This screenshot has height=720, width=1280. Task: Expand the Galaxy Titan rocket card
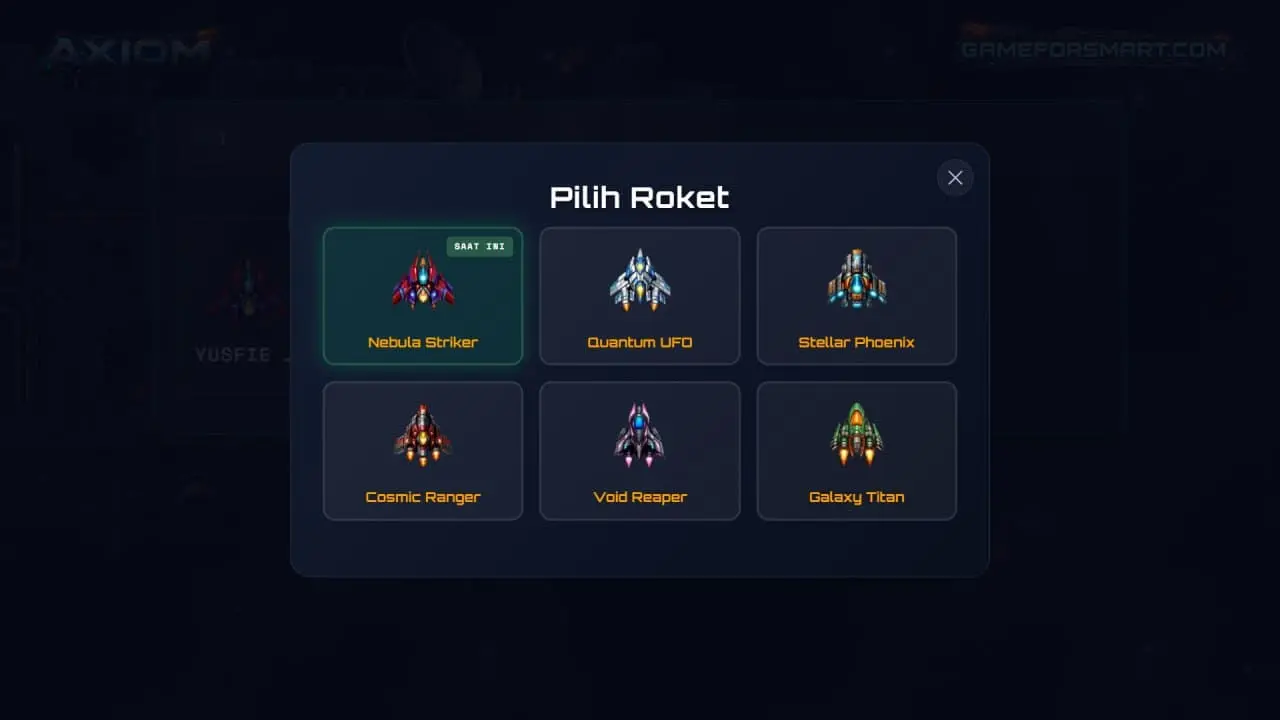(857, 450)
